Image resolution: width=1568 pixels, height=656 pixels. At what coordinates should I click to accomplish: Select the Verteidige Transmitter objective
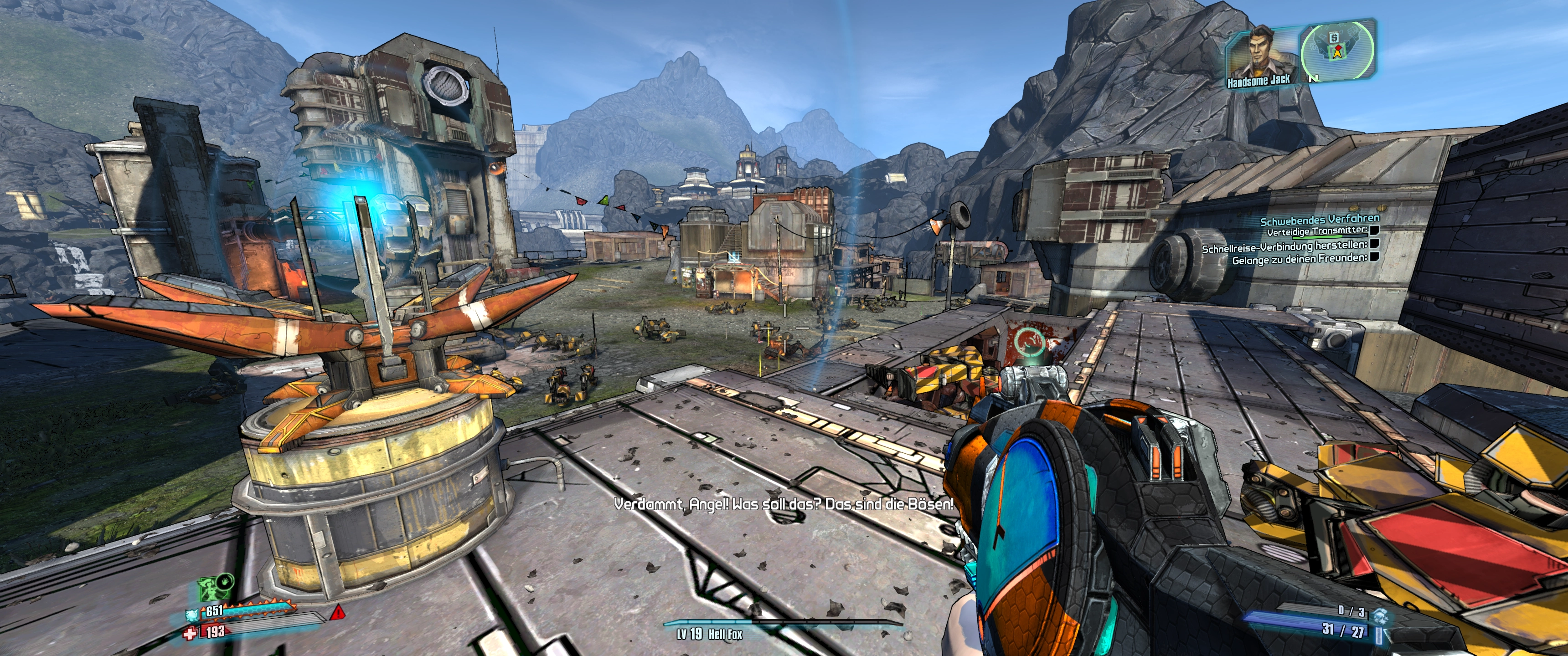[1316, 231]
